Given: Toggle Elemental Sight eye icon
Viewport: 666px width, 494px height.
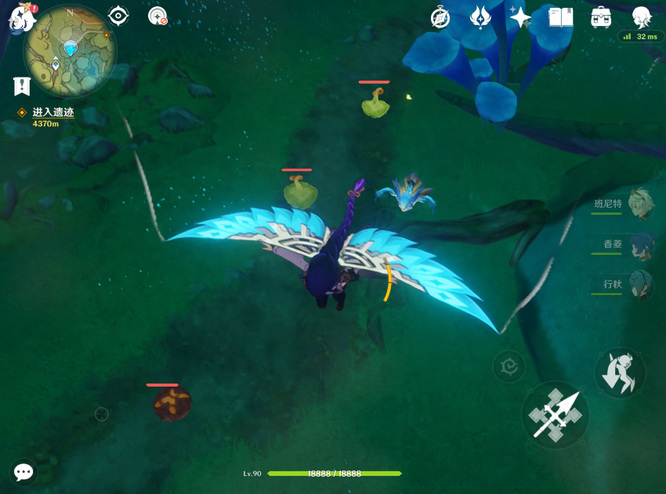Looking at the screenshot, I should tap(118, 15).
